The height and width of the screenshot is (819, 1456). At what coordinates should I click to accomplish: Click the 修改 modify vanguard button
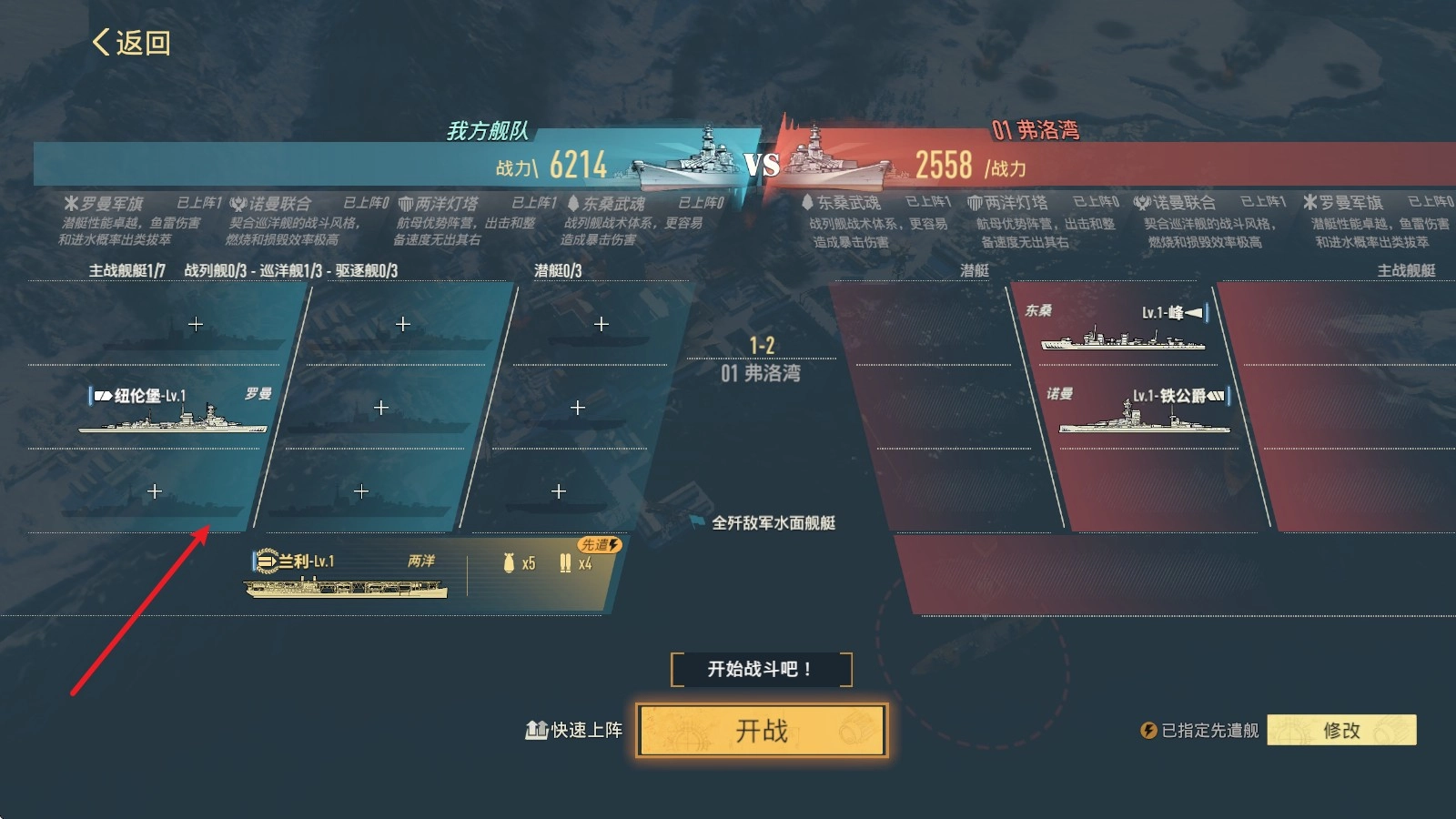pos(1344,728)
